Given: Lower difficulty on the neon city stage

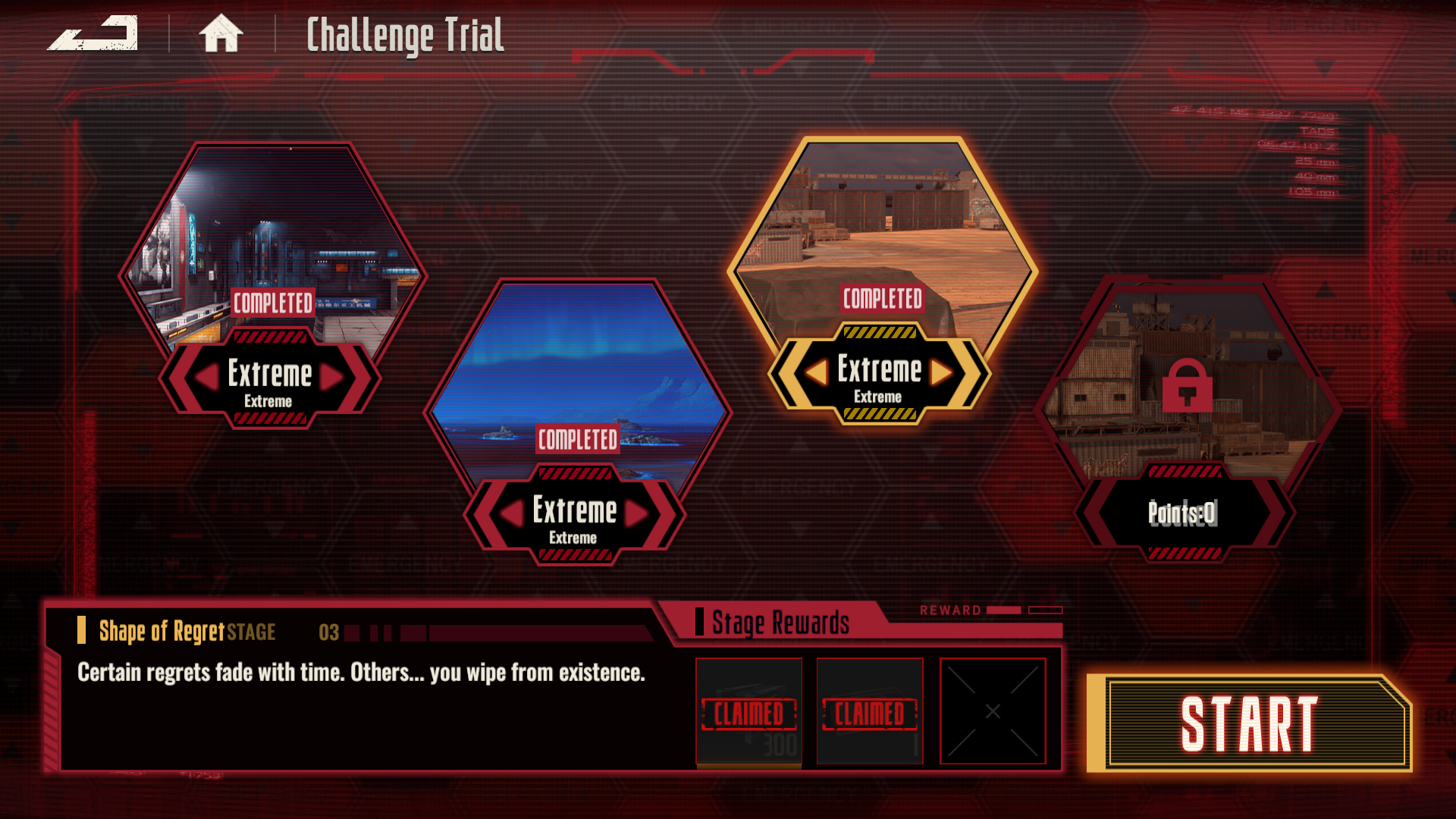Looking at the screenshot, I should coord(208,377).
